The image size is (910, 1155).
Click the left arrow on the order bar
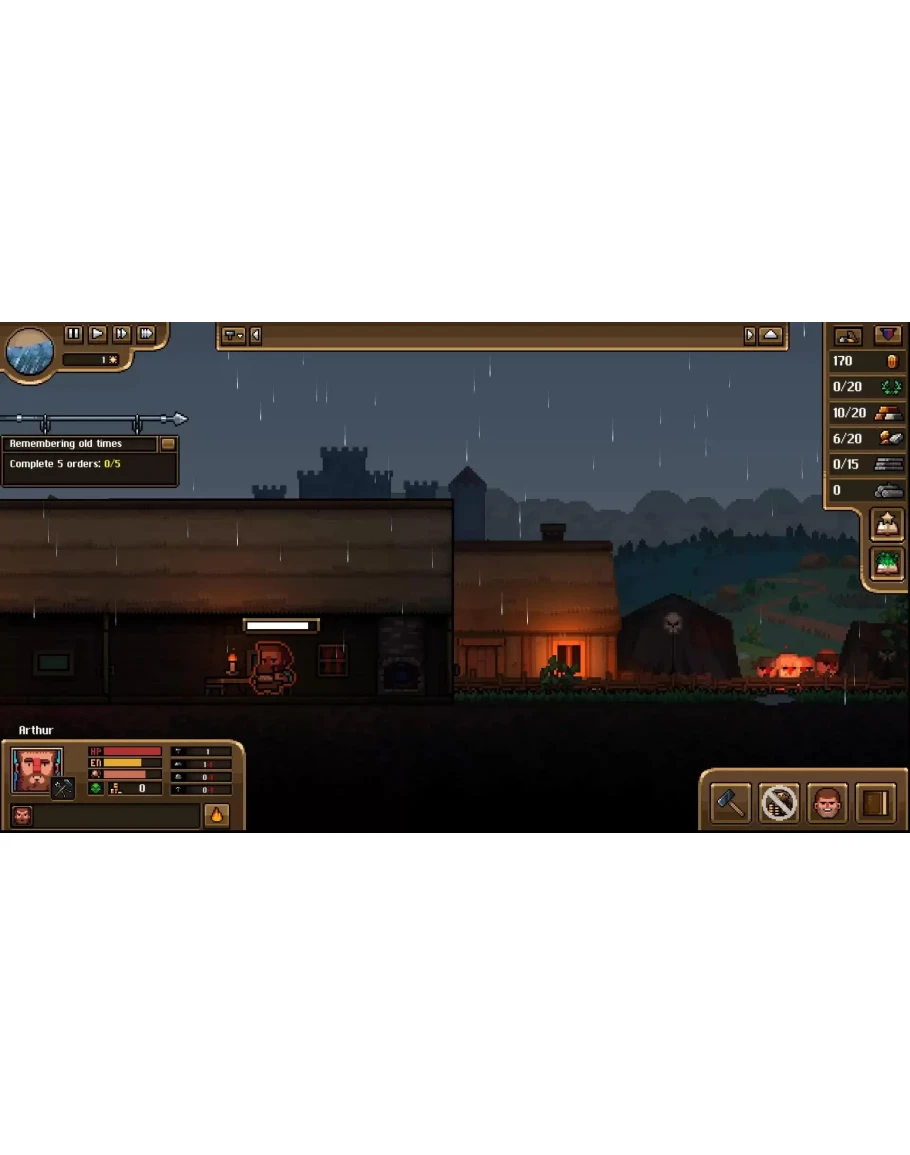256,336
